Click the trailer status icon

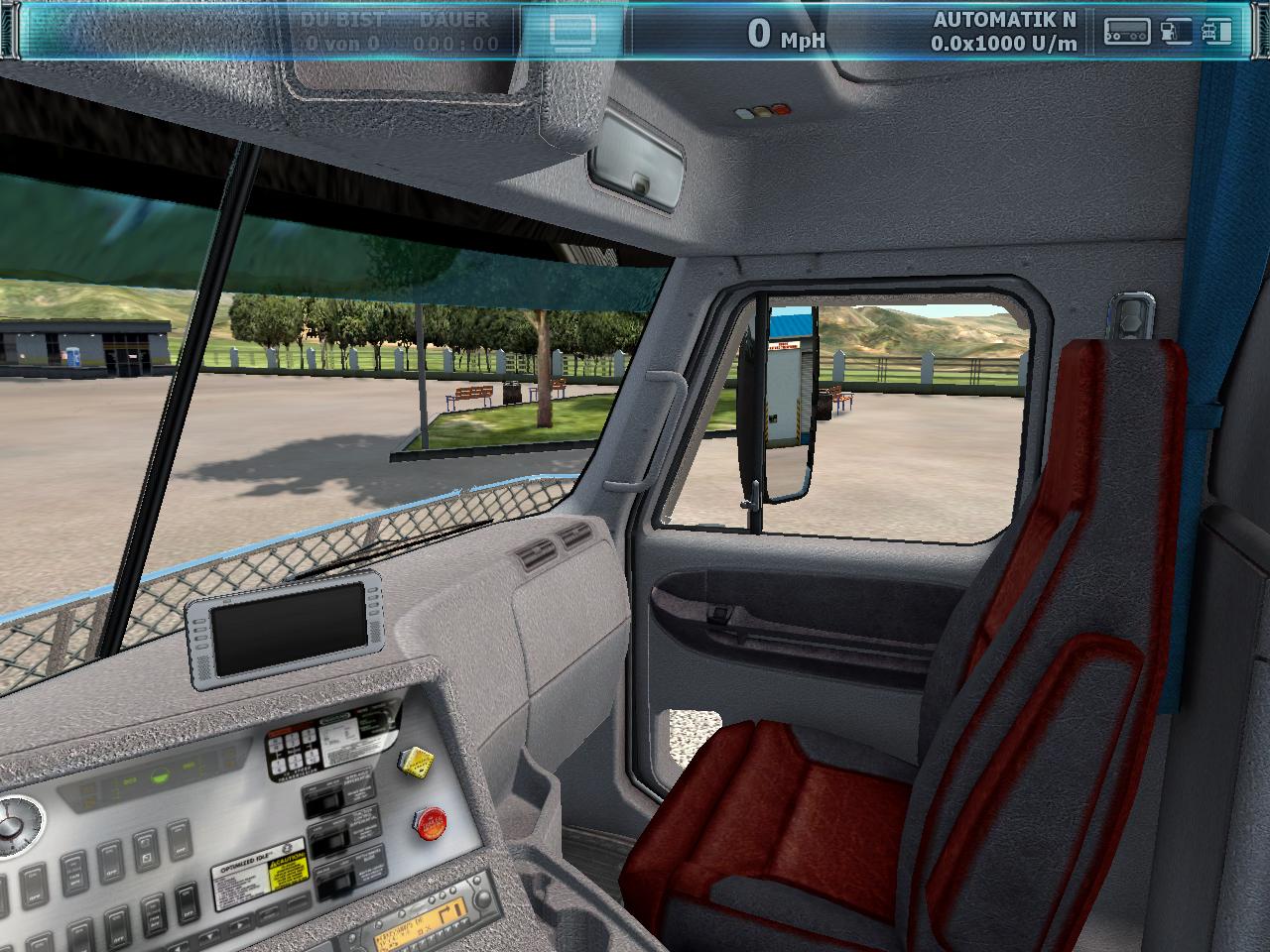pos(1127,33)
